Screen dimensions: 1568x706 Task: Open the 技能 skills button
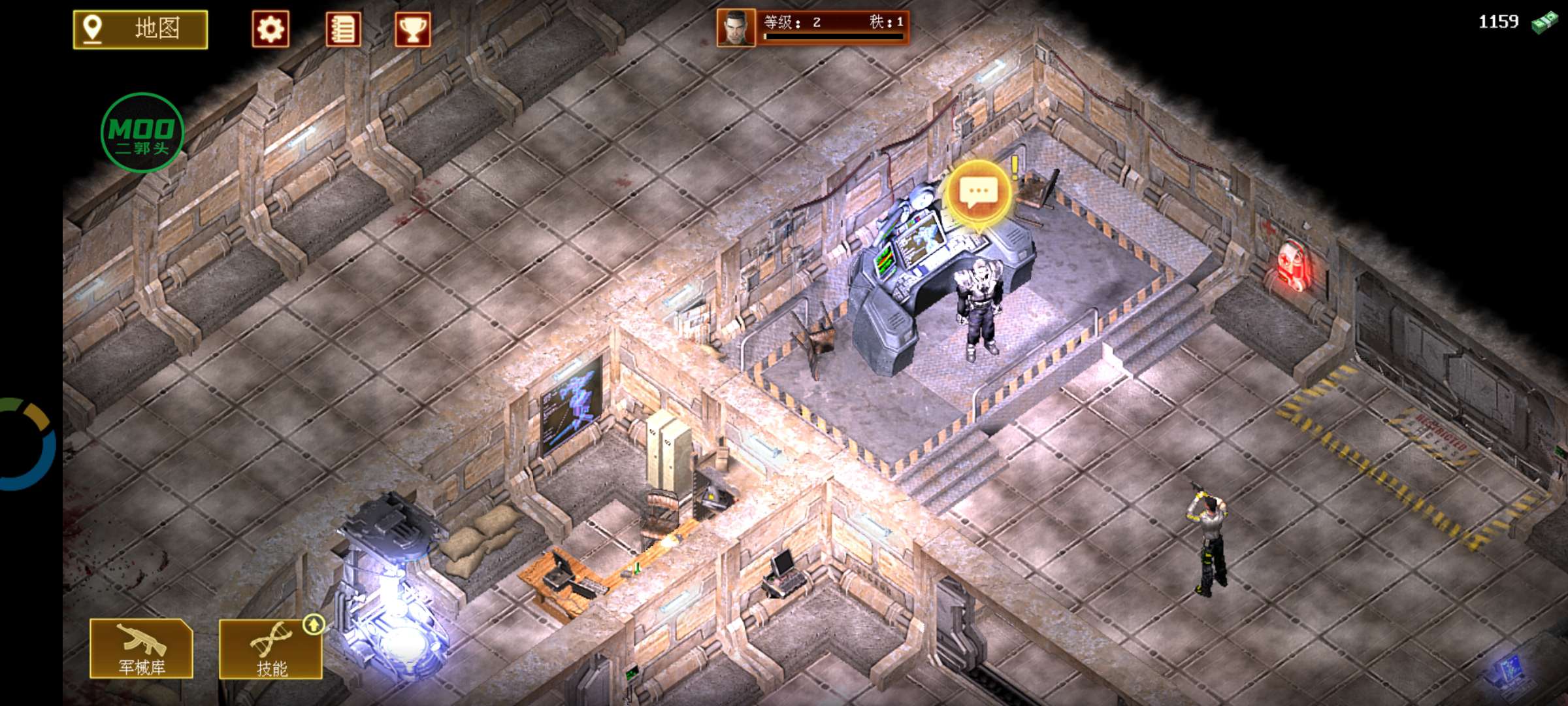271,649
